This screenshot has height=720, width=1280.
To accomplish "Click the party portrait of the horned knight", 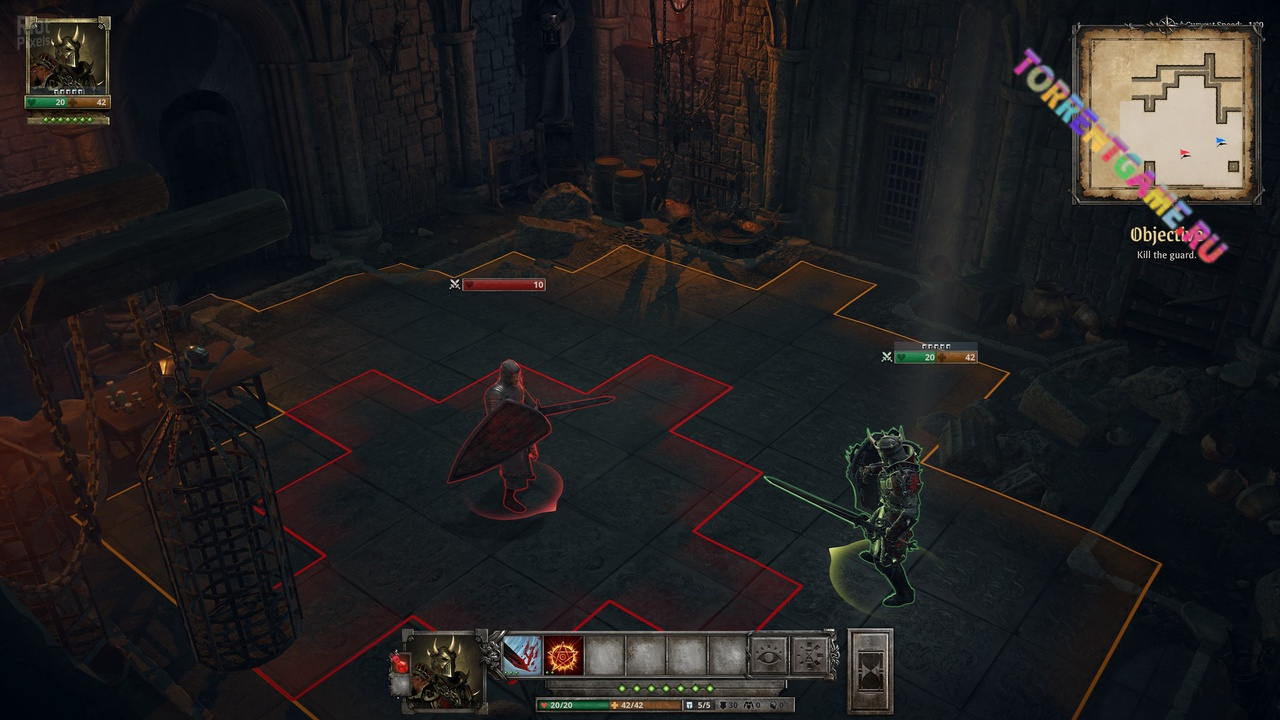I will click(68, 56).
